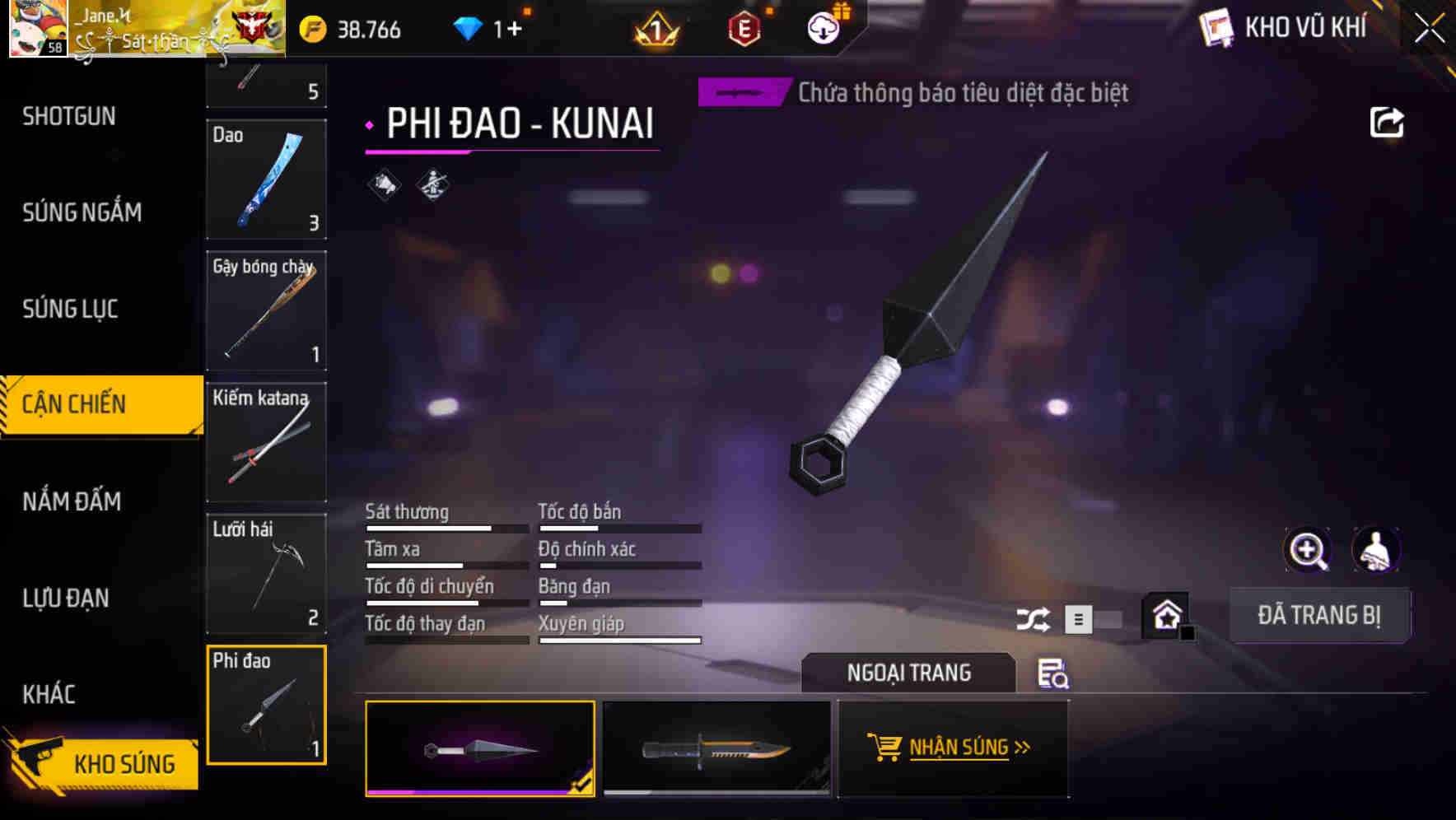Select the magnifying glass zoom preview icon
Viewport: 1456px width, 820px height.
(x=1309, y=550)
